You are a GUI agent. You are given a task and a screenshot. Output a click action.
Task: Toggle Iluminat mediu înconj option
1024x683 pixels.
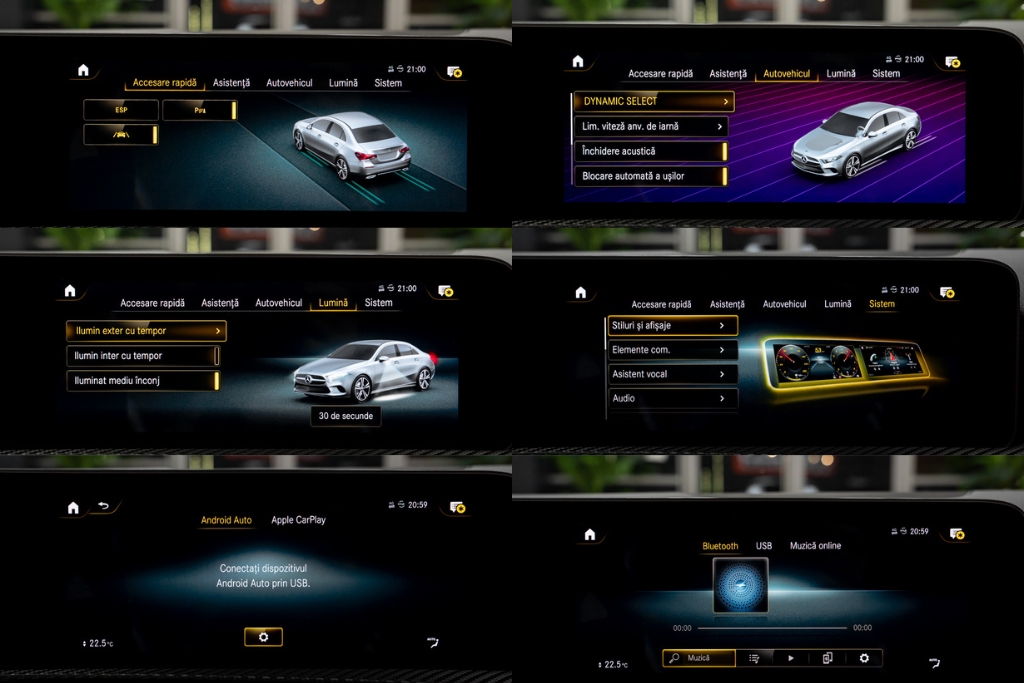click(143, 381)
